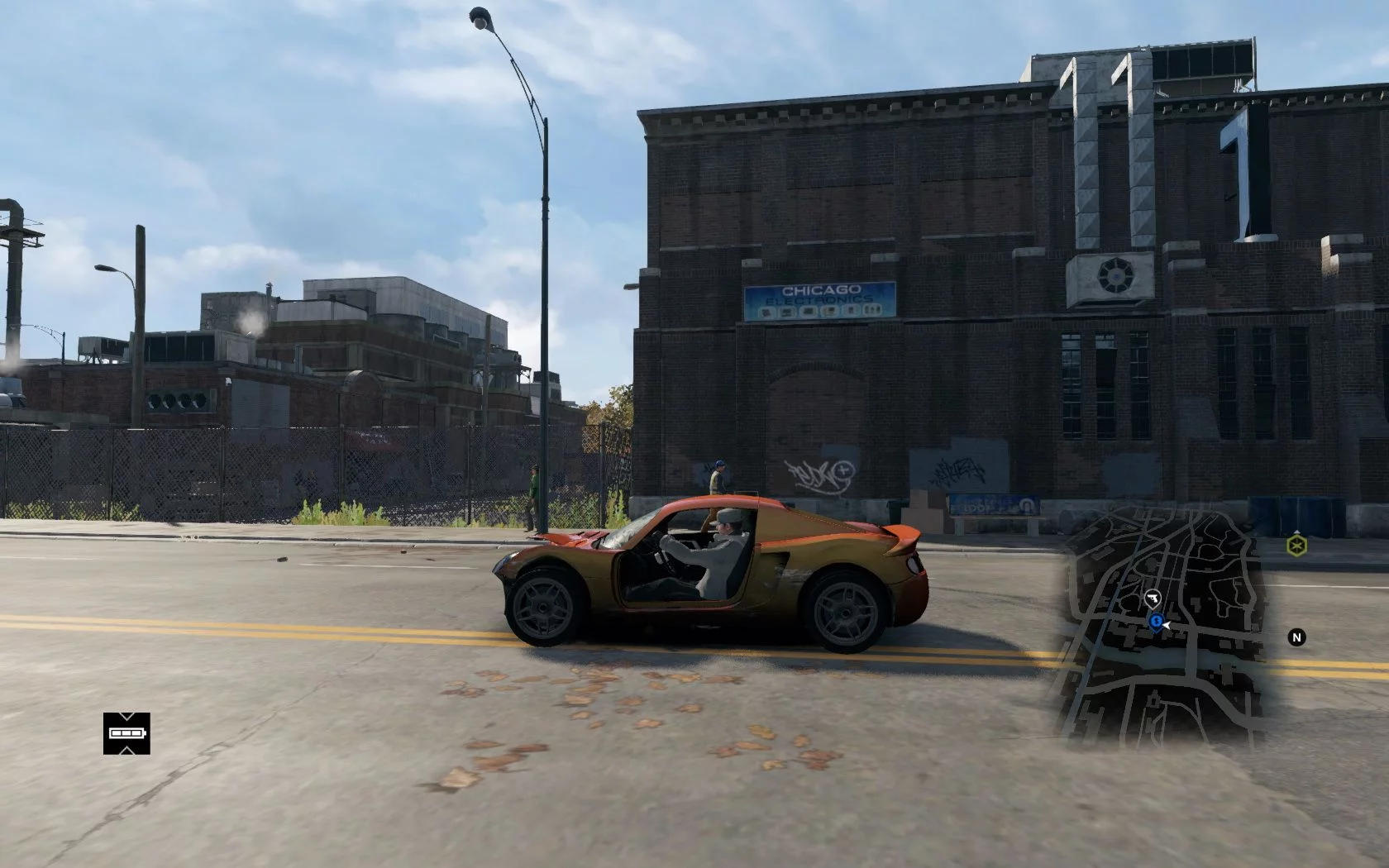Select the gun shop marker on minimap
Viewport: 1389px width, 868px height.
tap(1152, 597)
